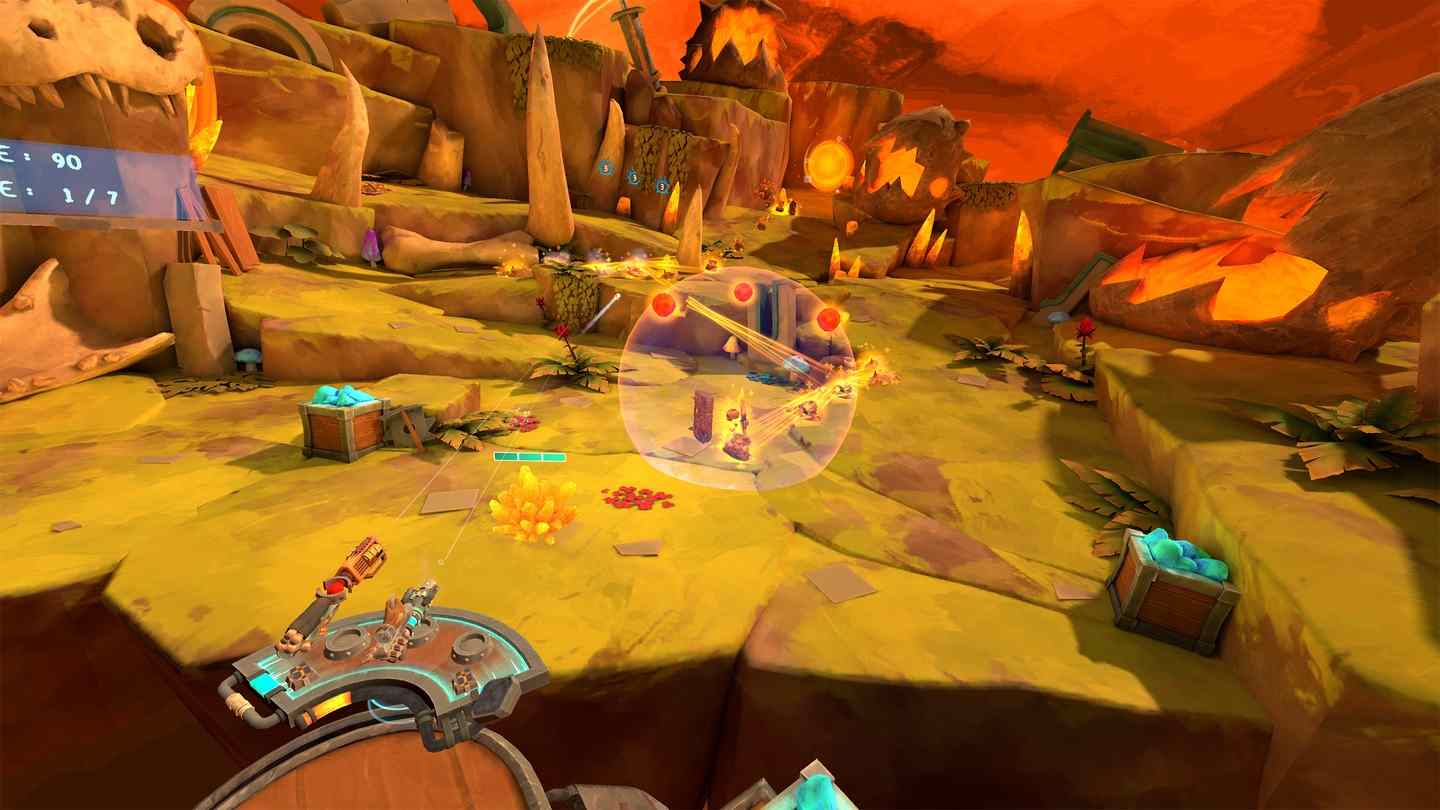Image resolution: width=1440 pixels, height=810 pixels.
Task: Toggle the glowing teal panel on the workbench edge
Action: 265,680
